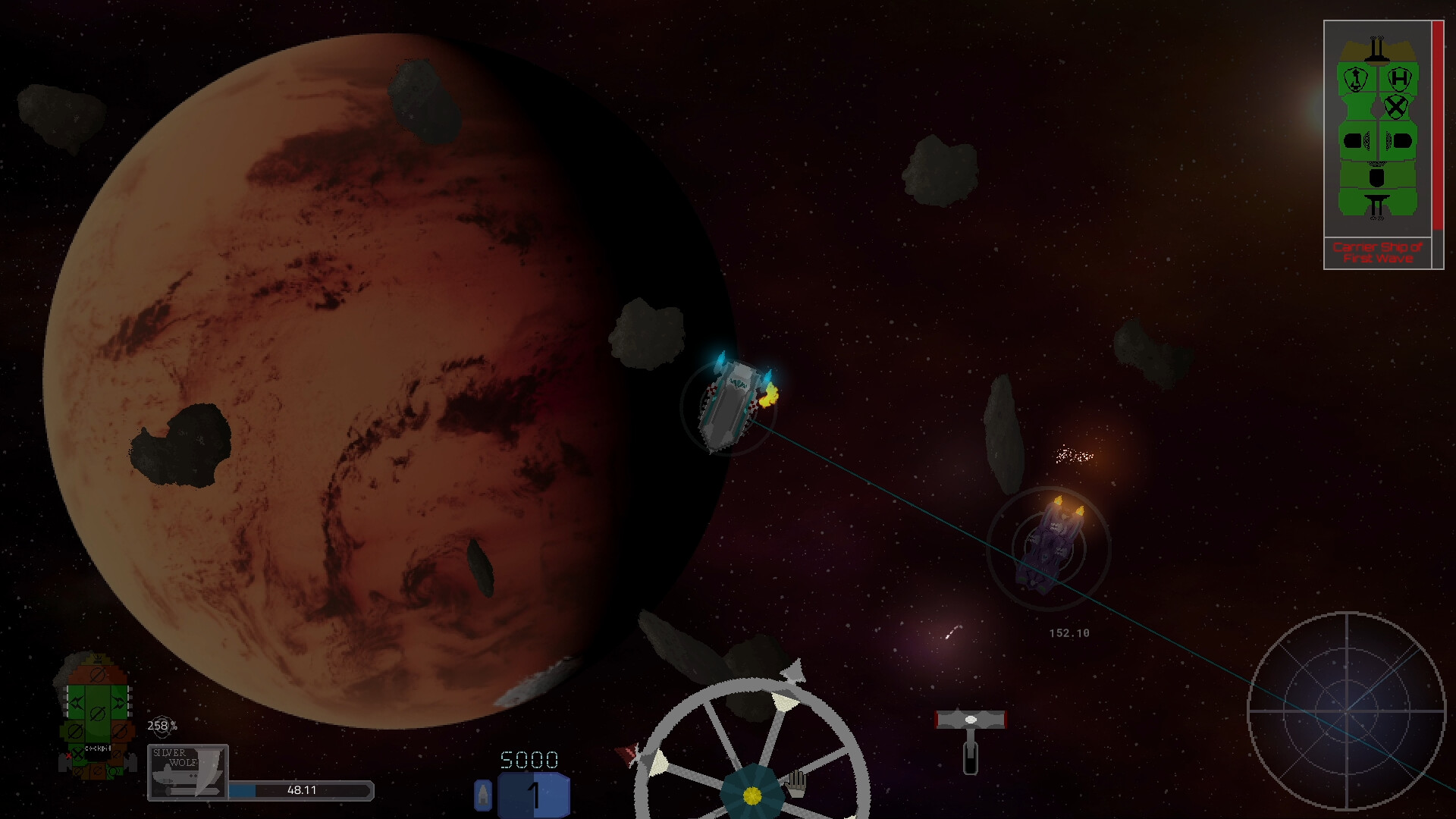Select the sword shield icon on the carrier schematic
The image size is (1456, 819).
(x=1355, y=78)
